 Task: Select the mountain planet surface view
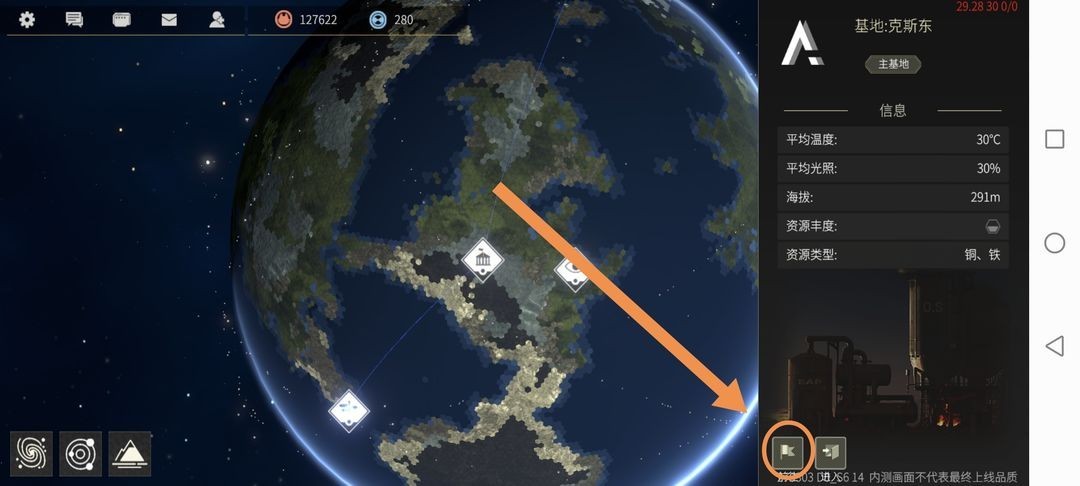[130, 453]
